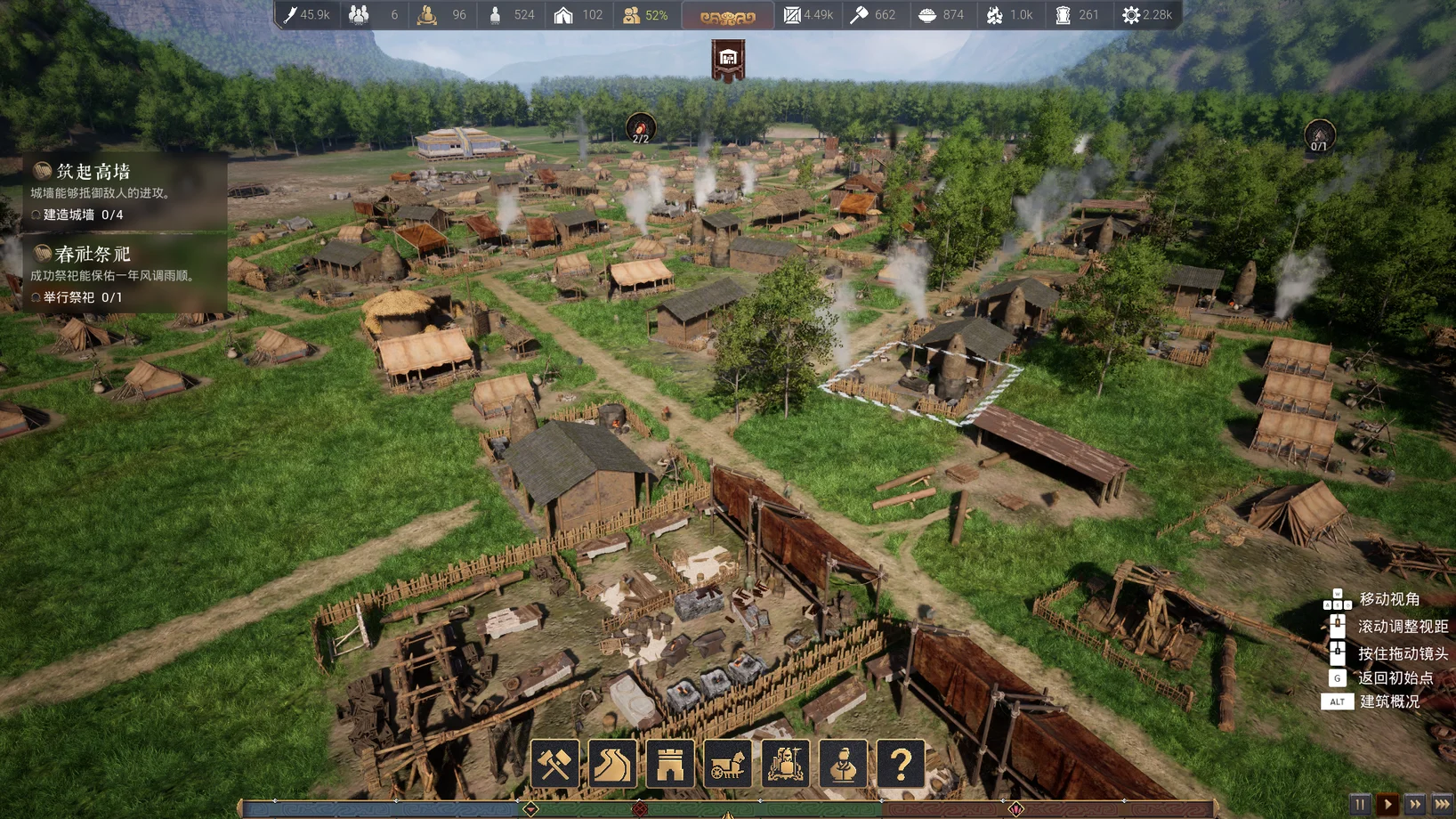The height and width of the screenshot is (819, 1456).
Task: Switch to double fast-forward speed
Action: [1414, 804]
